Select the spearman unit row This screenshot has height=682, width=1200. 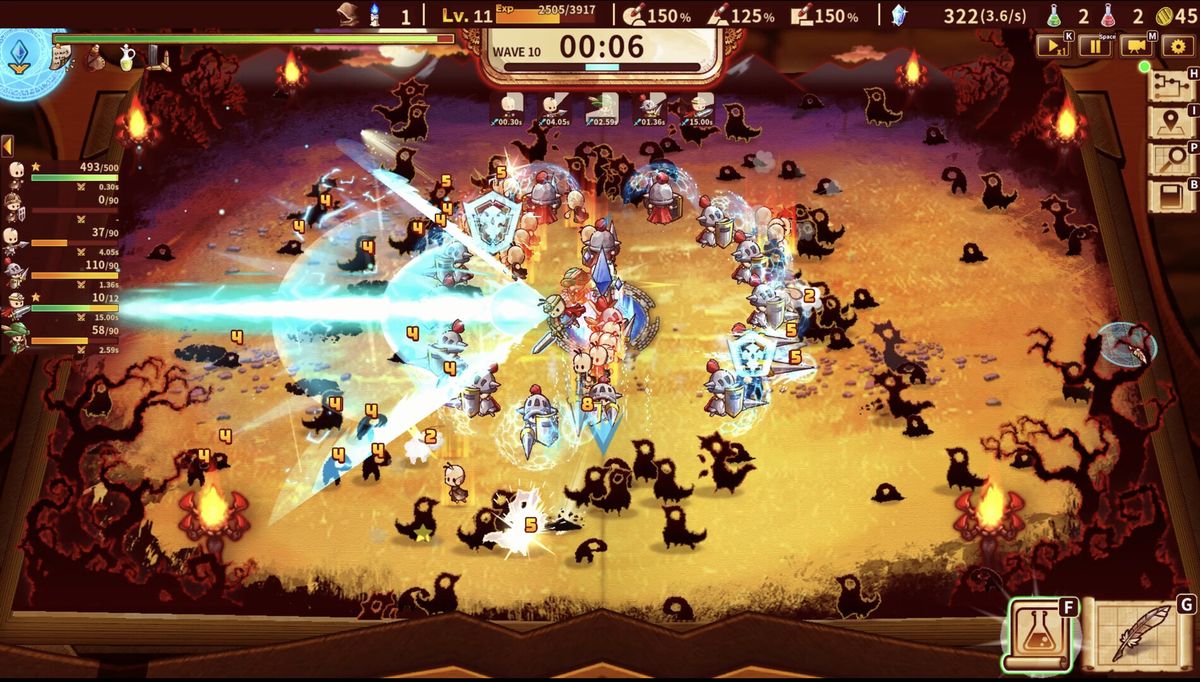point(60,241)
